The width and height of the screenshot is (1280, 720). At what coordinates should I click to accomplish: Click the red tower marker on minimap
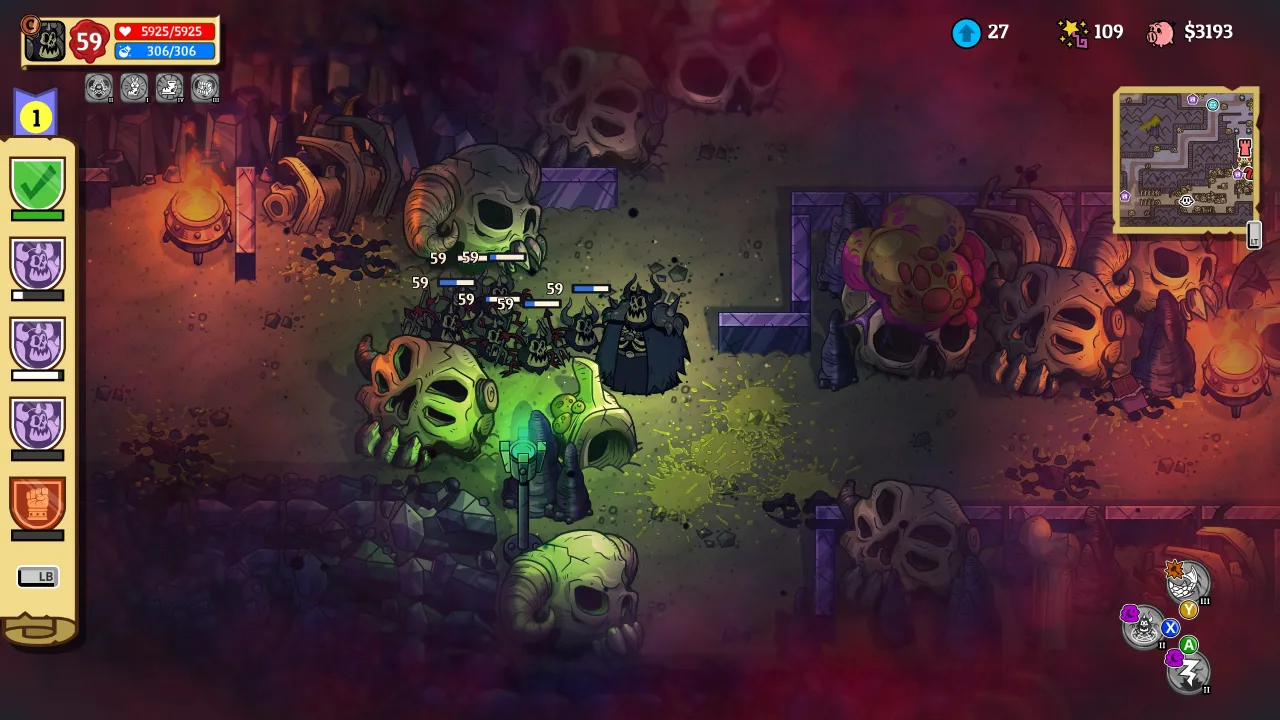click(x=1245, y=149)
